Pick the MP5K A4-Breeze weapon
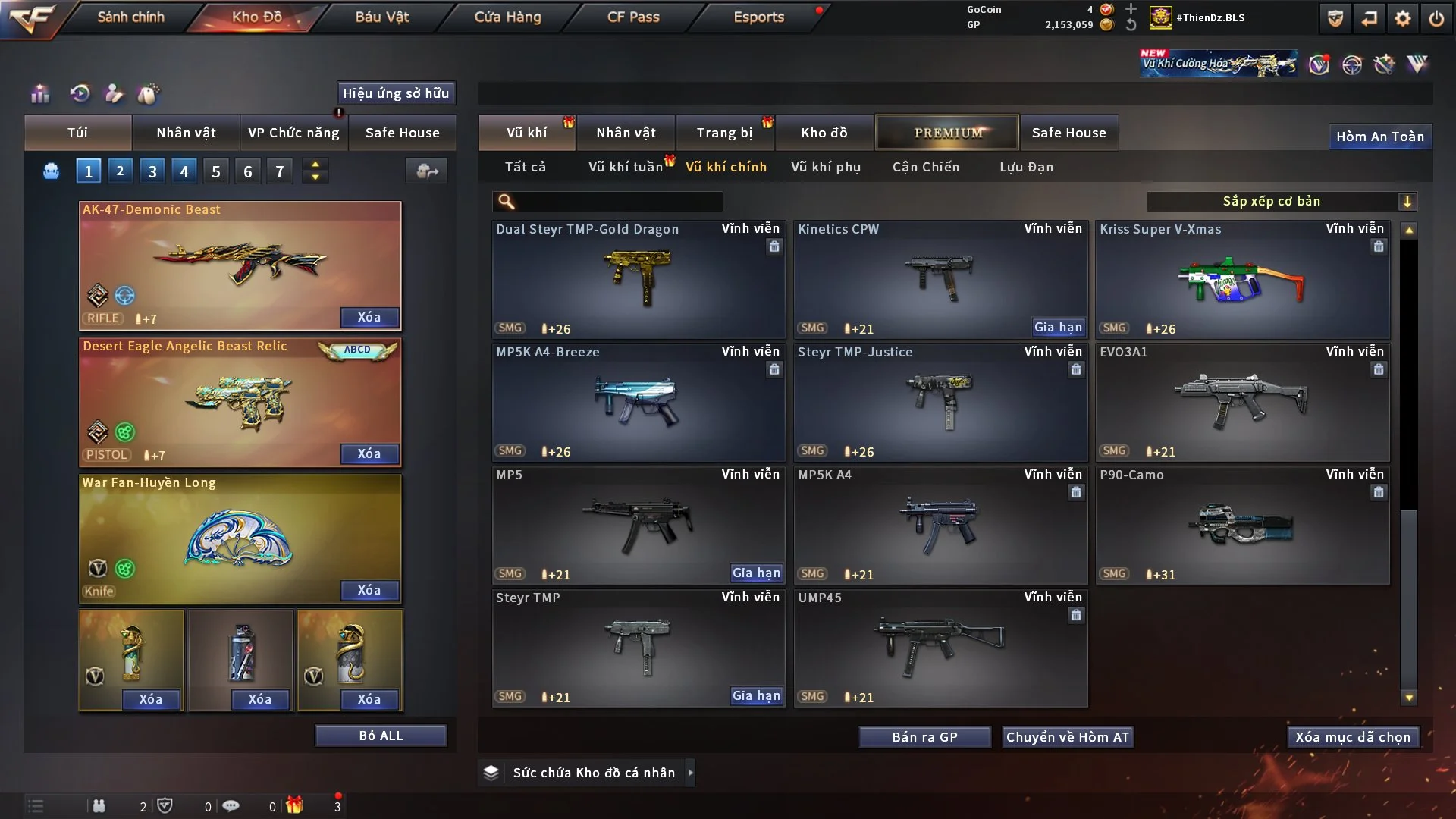 tap(638, 403)
